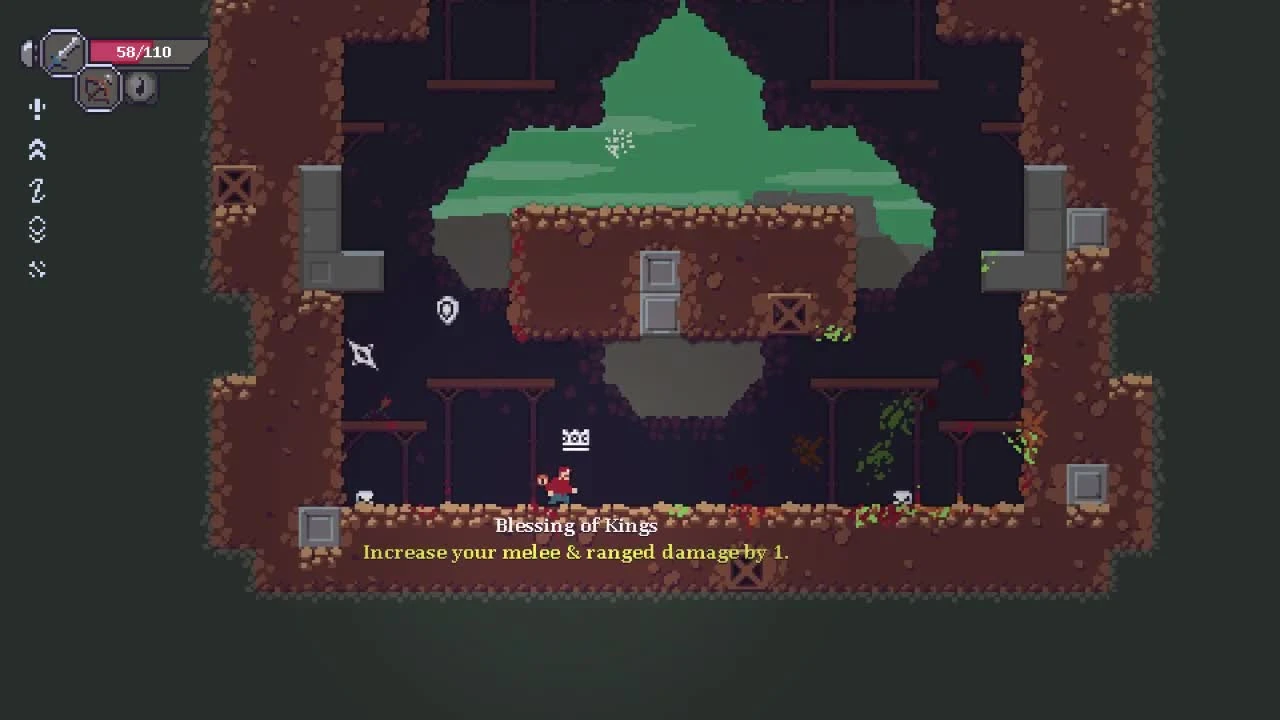Click the stone block in upper-right wall
This screenshot has width=1280, height=720.
tap(1088, 228)
